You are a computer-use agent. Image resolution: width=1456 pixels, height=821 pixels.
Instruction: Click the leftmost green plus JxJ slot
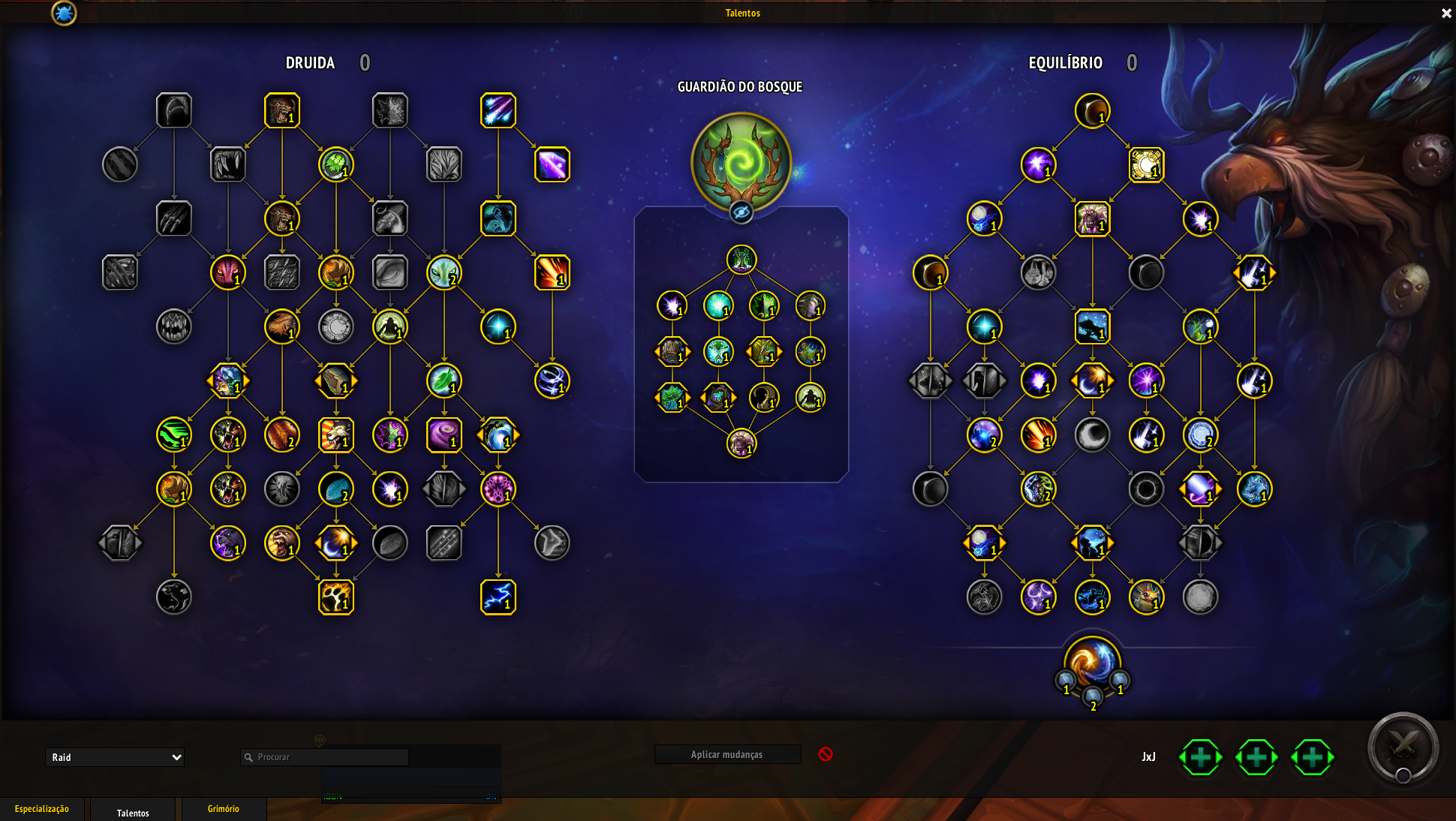click(1200, 757)
